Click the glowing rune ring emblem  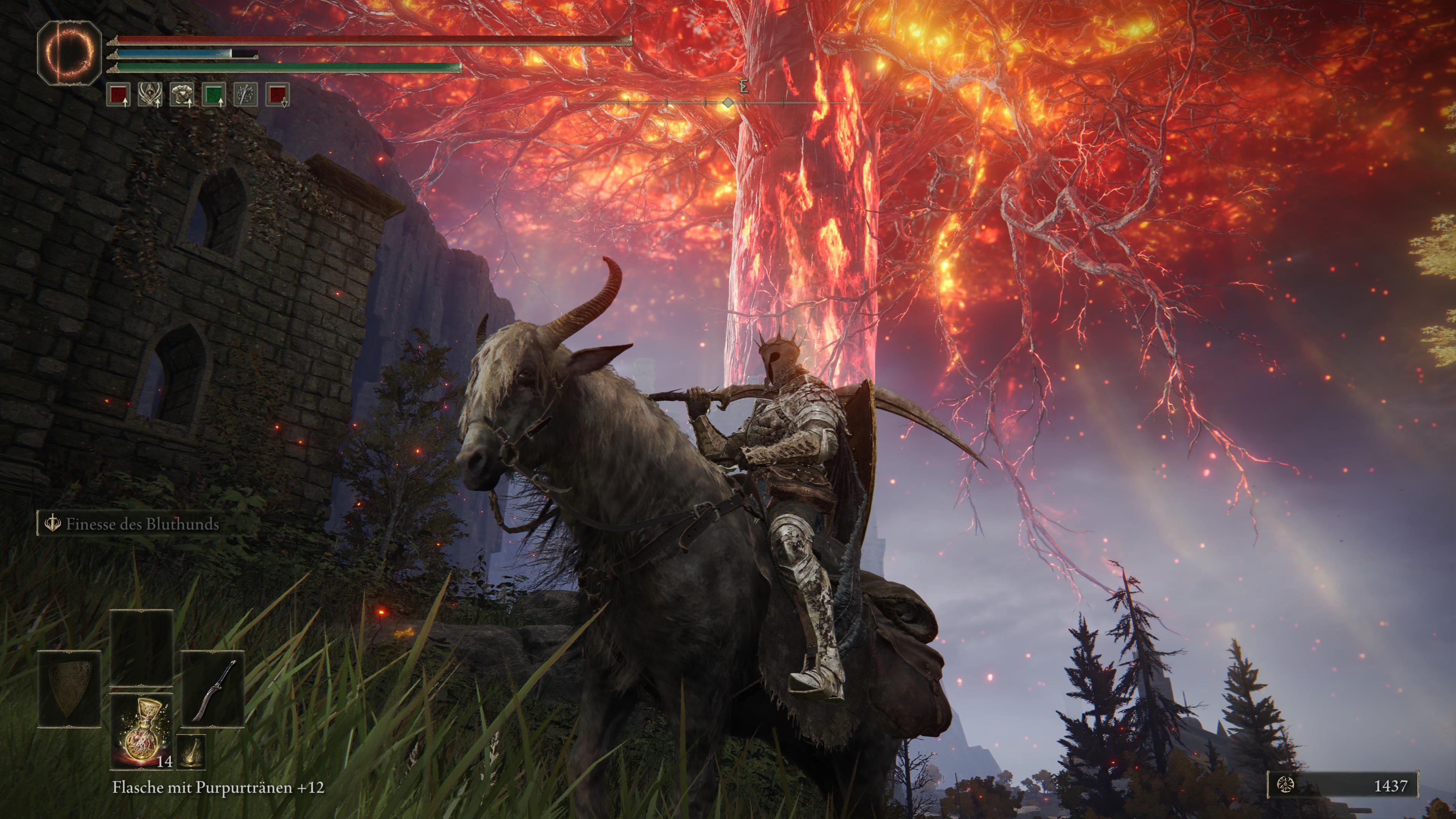click(69, 53)
